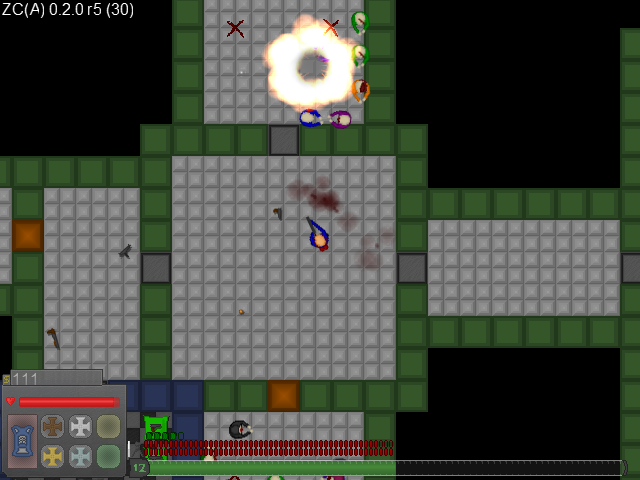Pick the pale blue cross medal icon

click(80, 456)
